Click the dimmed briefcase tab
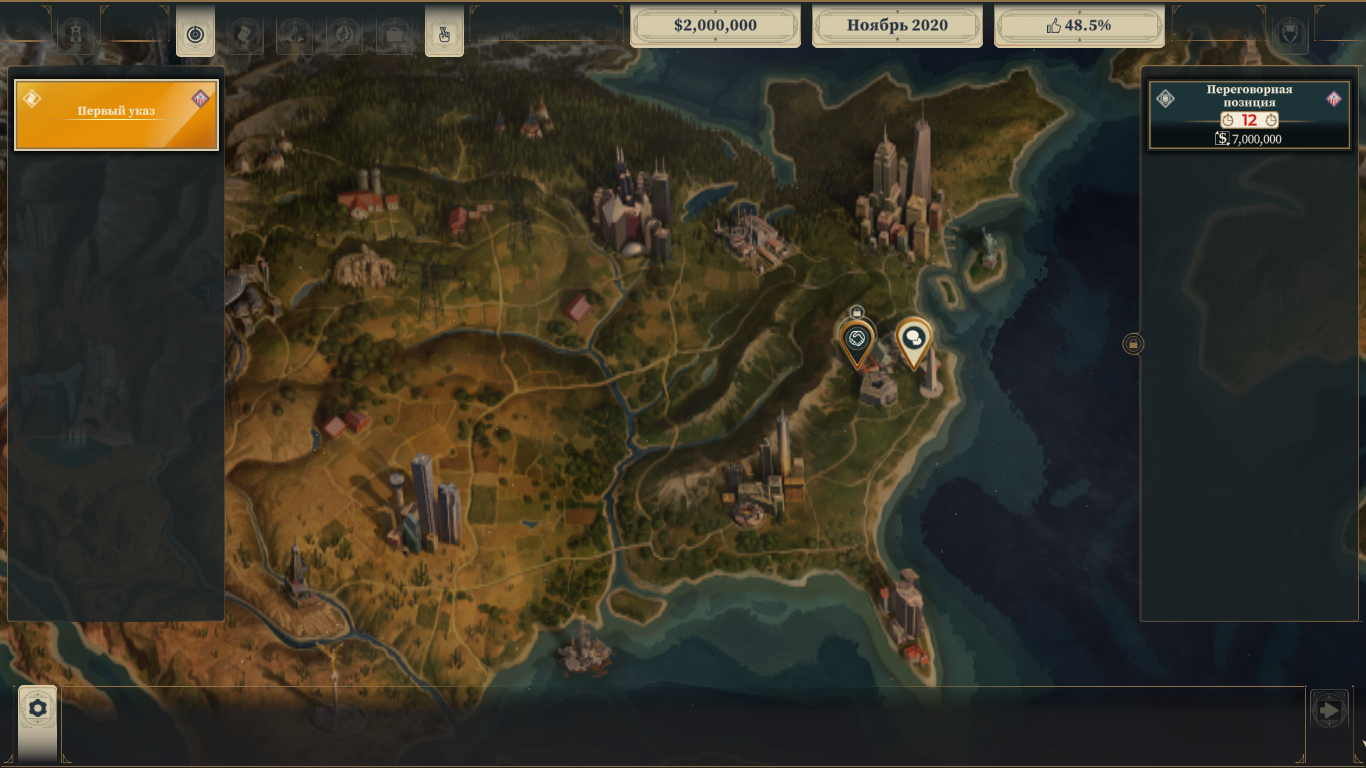The width and height of the screenshot is (1366, 768). click(394, 36)
